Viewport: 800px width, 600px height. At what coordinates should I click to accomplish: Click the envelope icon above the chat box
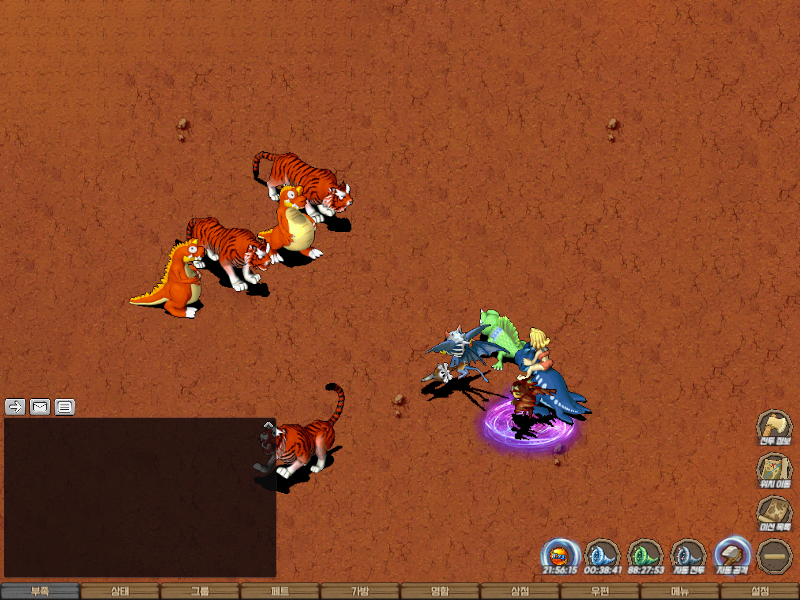40,406
